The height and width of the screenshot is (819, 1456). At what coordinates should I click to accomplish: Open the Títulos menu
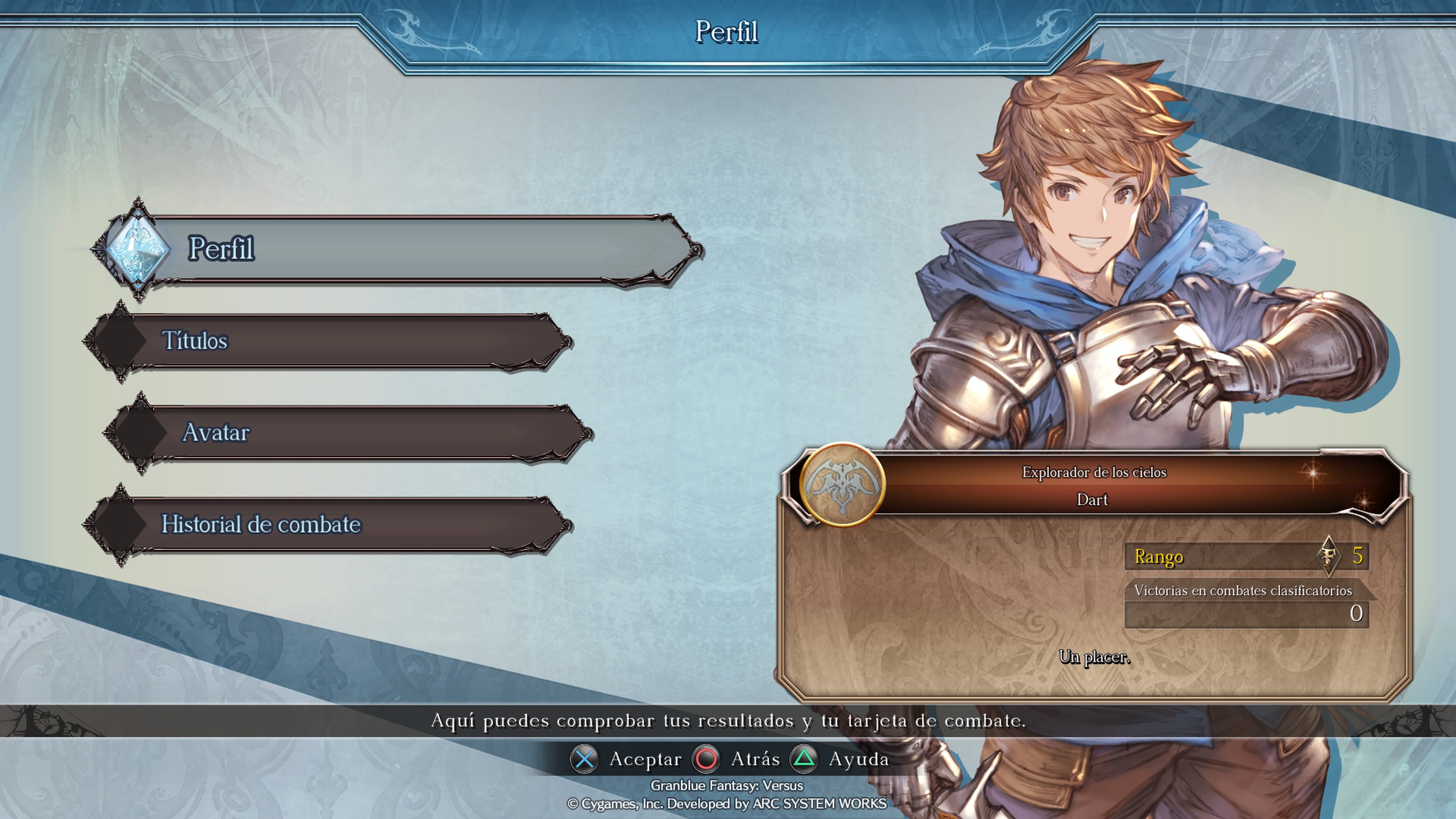[328, 341]
